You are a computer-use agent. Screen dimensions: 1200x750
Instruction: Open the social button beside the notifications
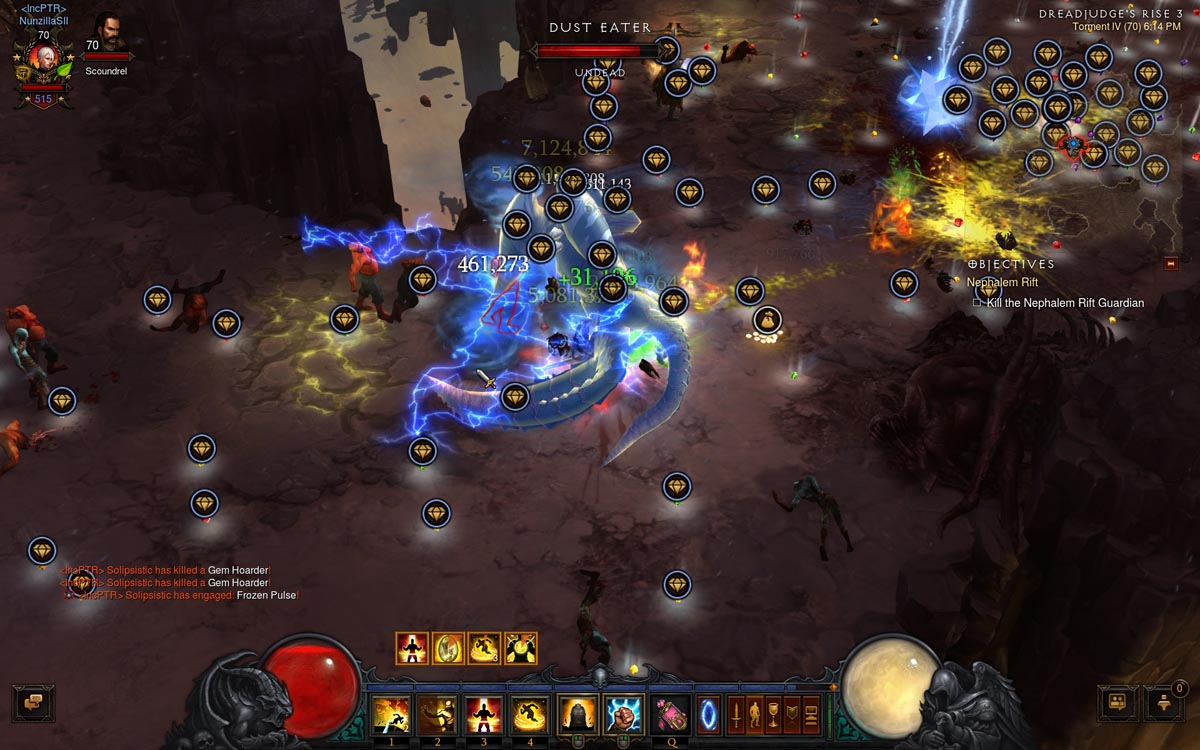point(1117,702)
